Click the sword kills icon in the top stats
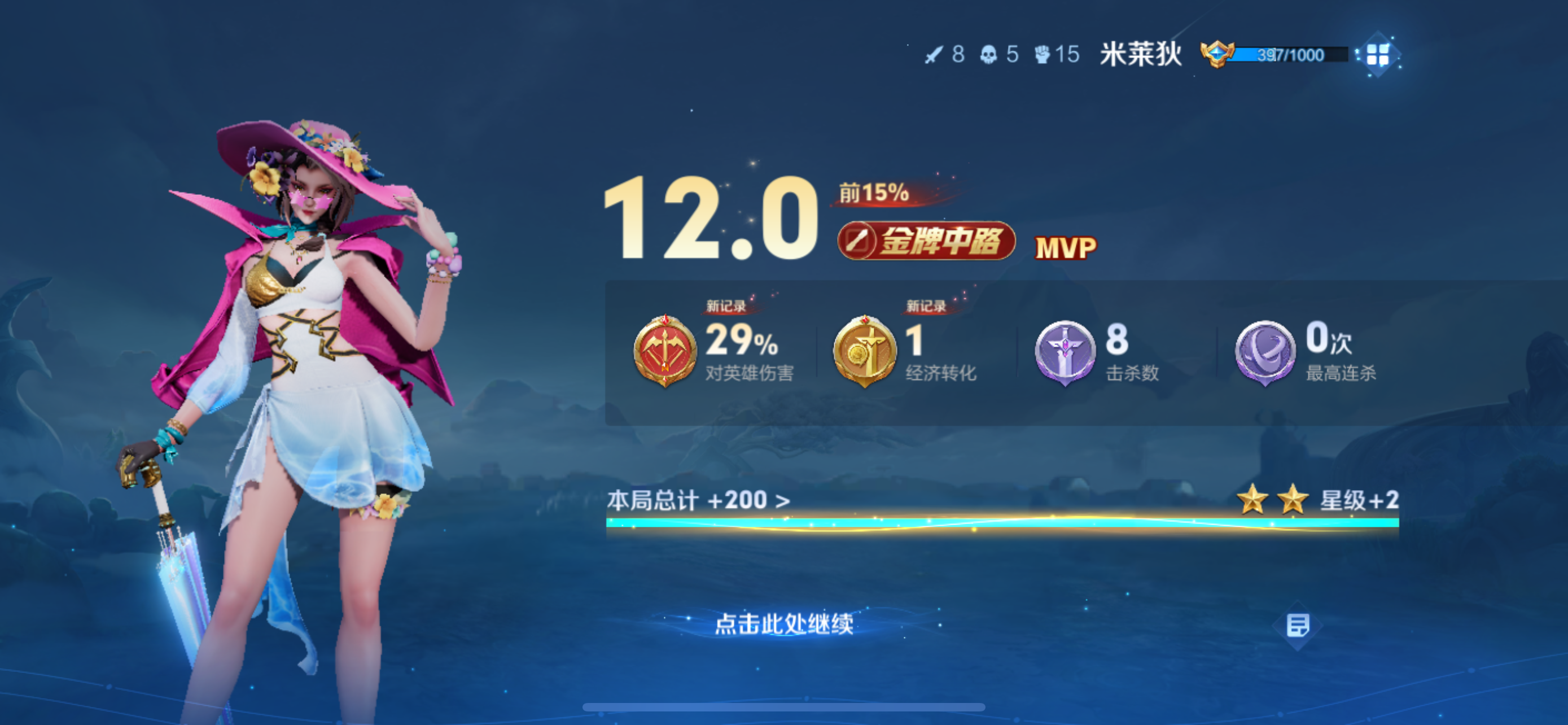This screenshot has height=725, width=1568. pos(936,55)
